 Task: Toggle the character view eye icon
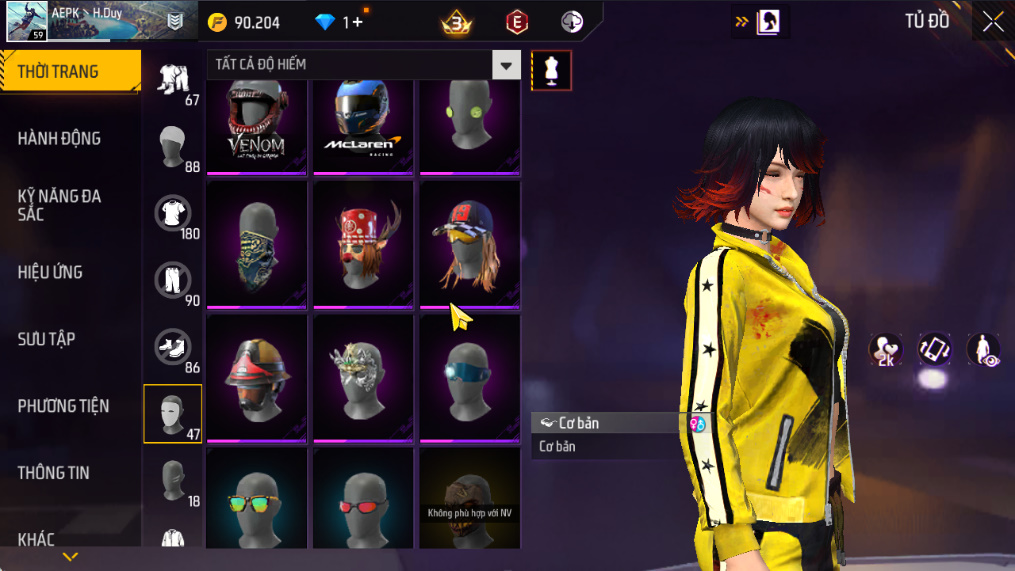(x=983, y=349)
